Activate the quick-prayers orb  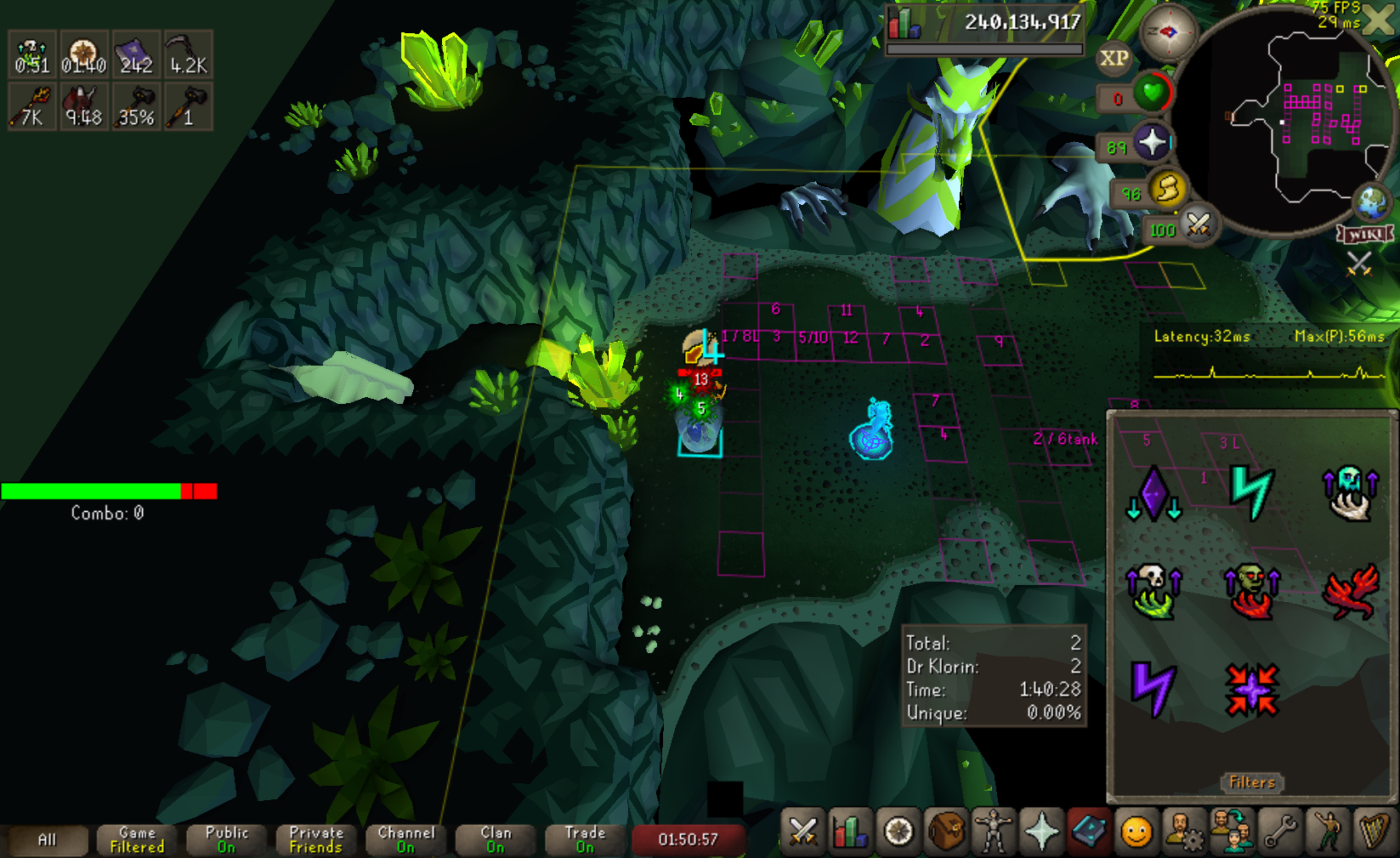1153,143
